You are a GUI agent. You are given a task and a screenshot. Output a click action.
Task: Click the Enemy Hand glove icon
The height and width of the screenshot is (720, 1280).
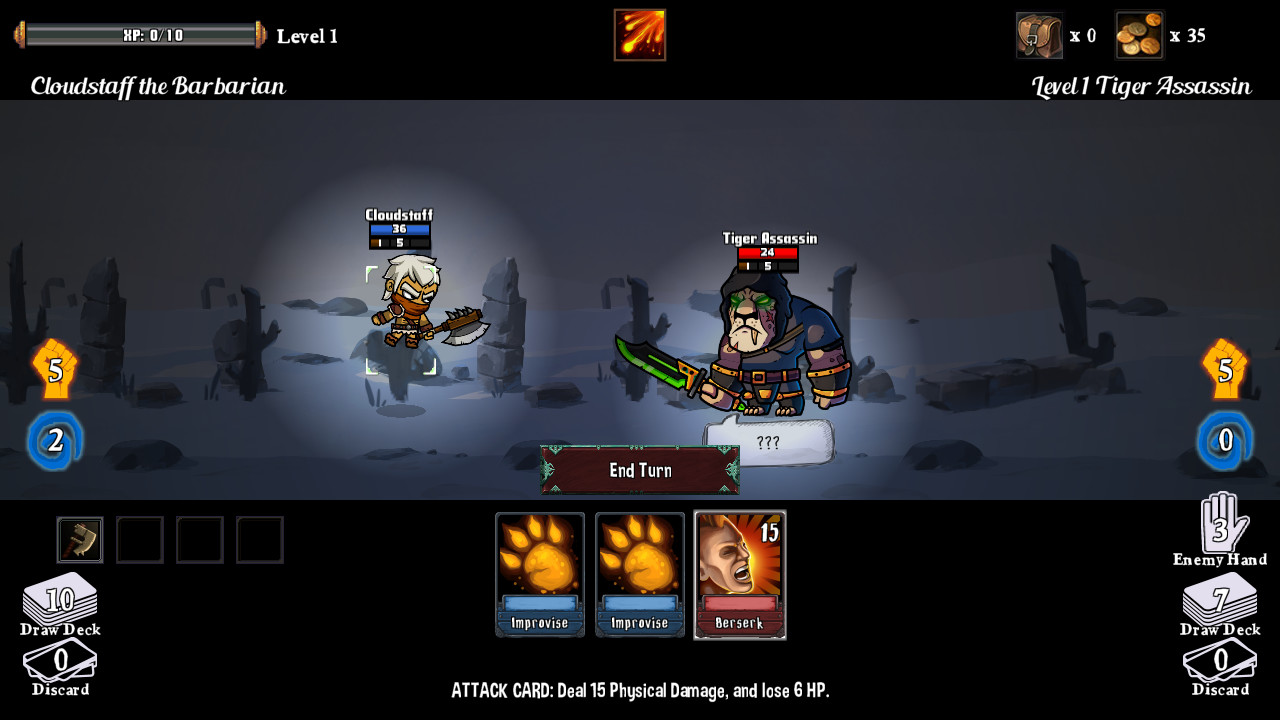(1219, 531)
